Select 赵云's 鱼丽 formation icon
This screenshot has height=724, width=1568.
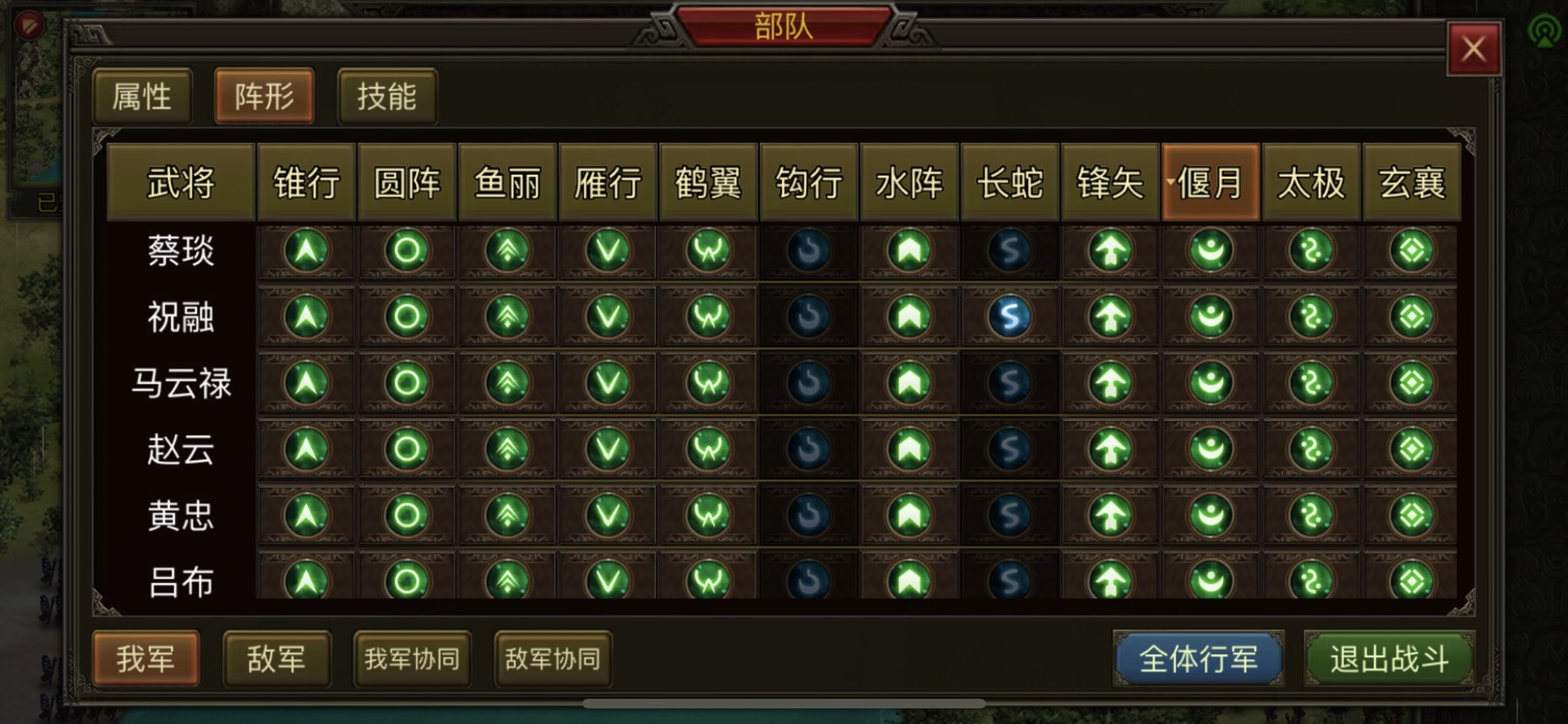pyautogui.click(x=505, y=449)
